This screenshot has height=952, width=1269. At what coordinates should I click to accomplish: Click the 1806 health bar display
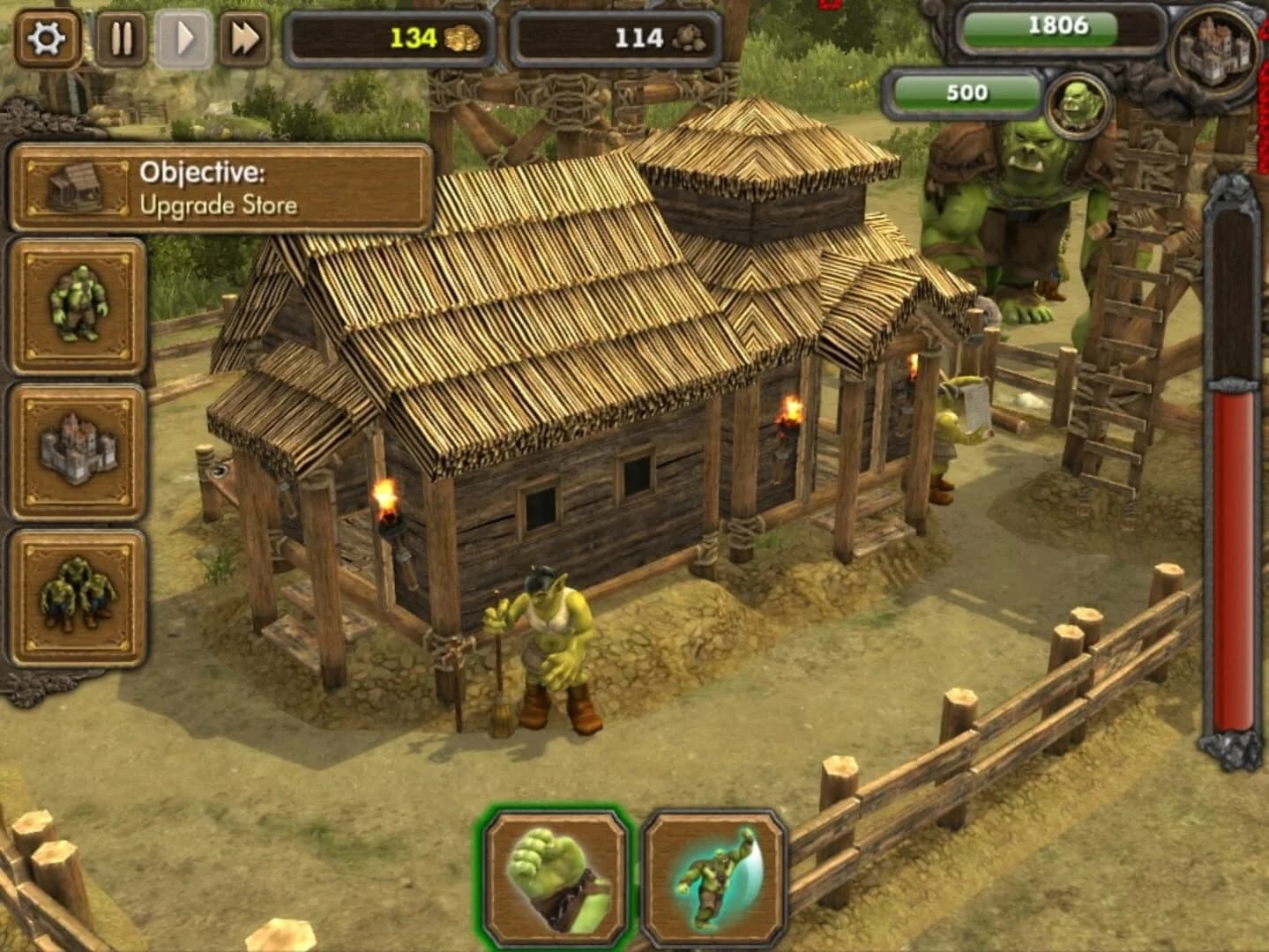tap(1057, 26)
